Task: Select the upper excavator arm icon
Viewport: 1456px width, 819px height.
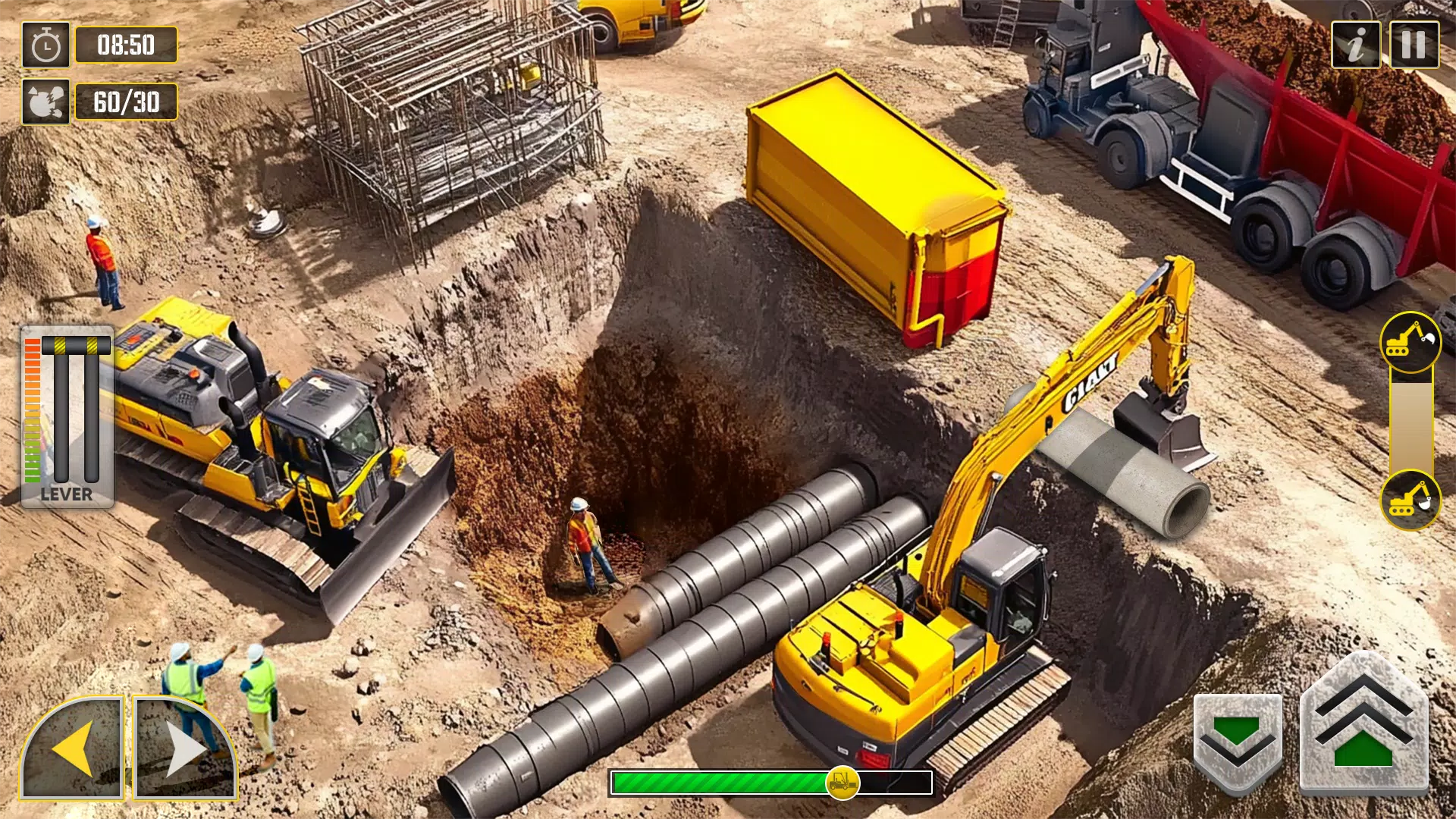Action: click(x=1410, y=341)
